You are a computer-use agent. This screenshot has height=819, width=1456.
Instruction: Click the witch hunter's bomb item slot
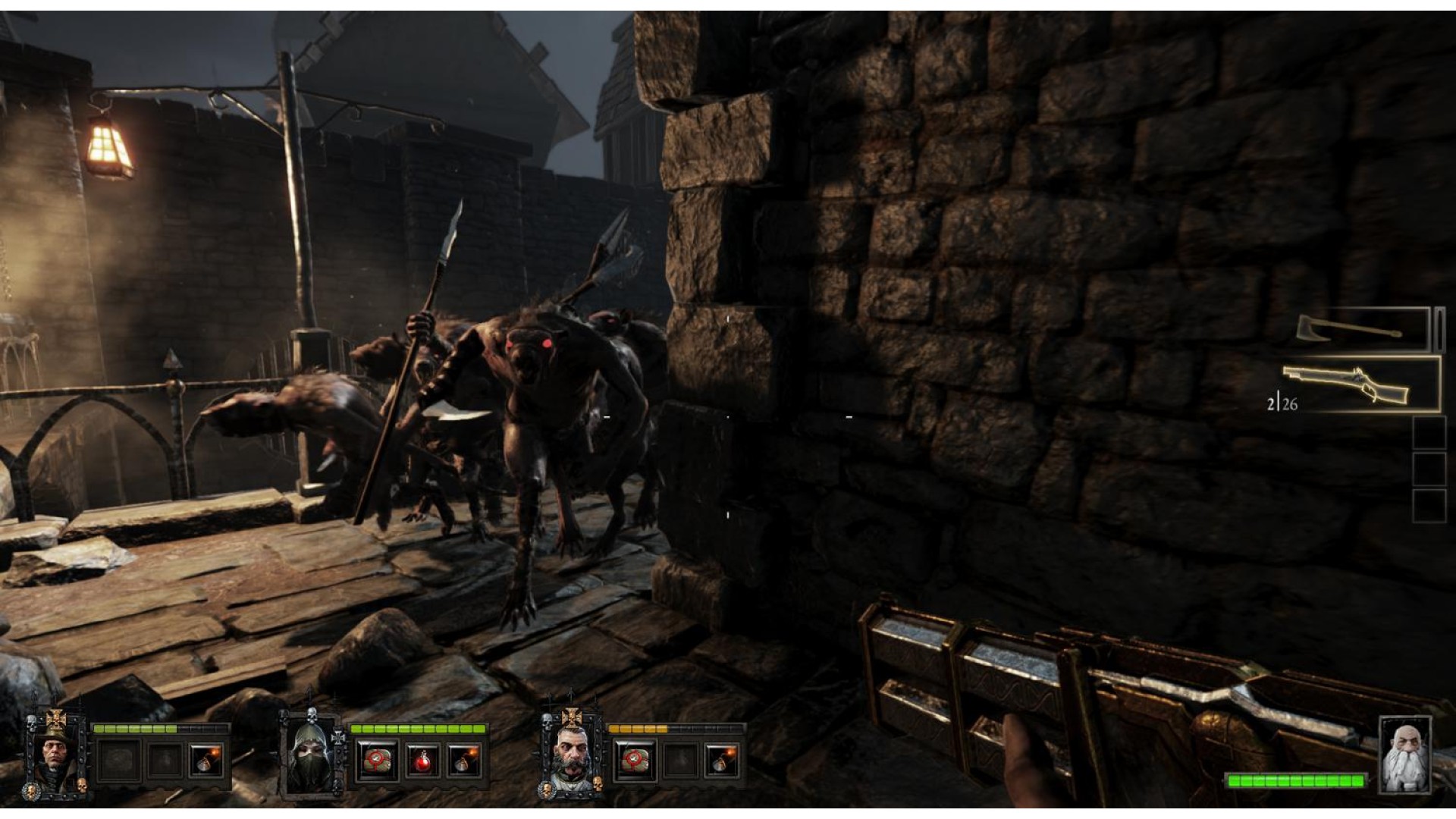[207, 760]
